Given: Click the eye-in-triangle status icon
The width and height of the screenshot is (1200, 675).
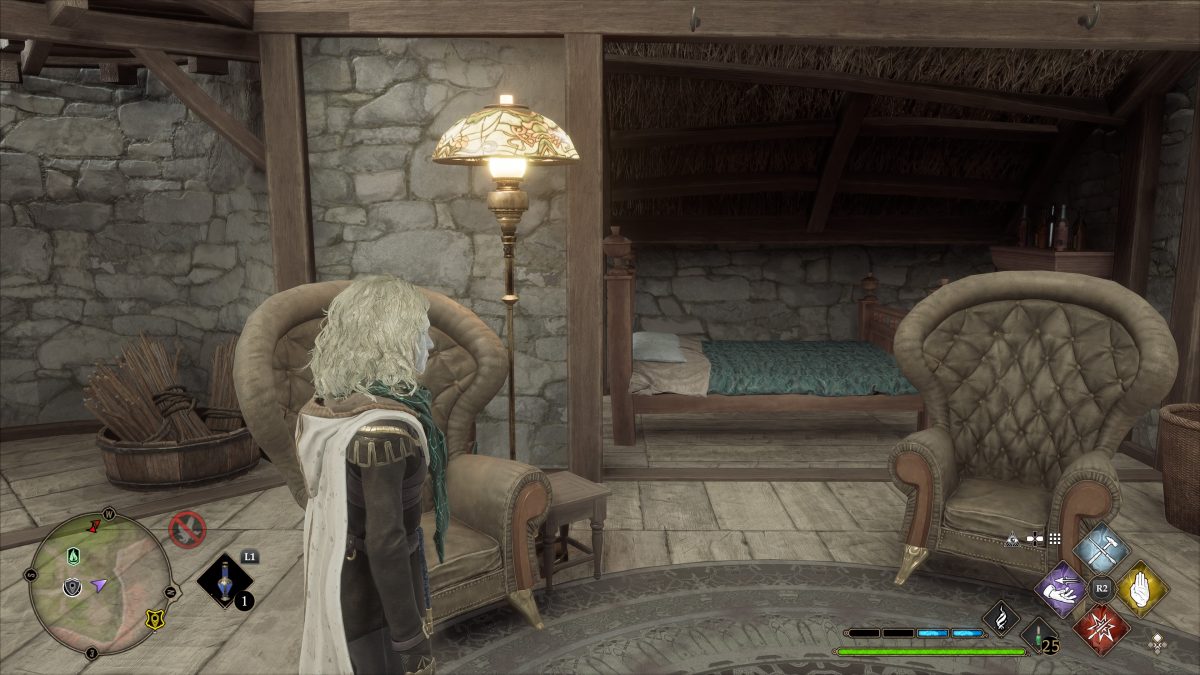Looking at the screenshot, I should (1012, 538).
